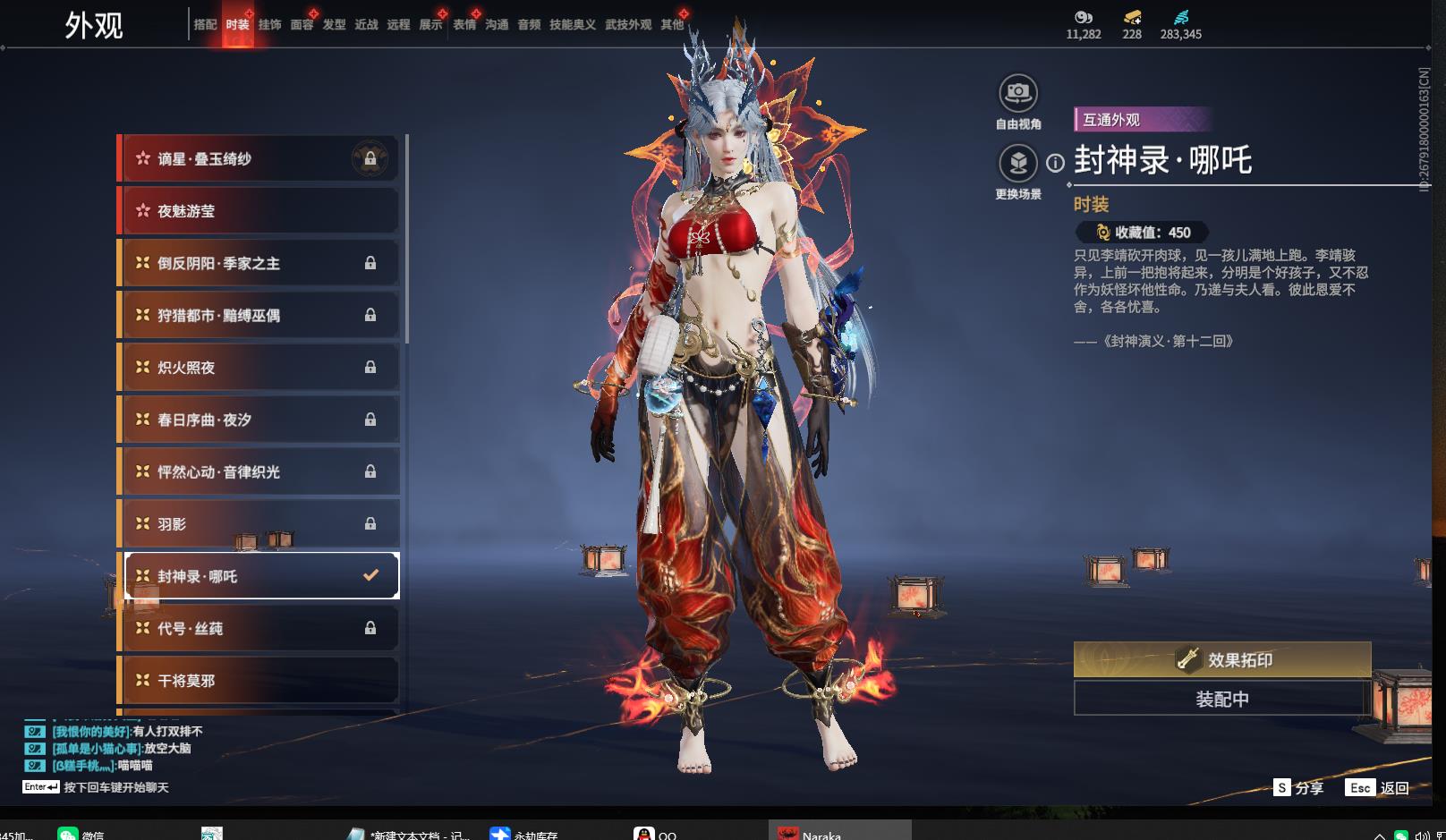Switch to the 搭配 tab
This screenshot has height=840, width=1446.
[x=205, y=25]
